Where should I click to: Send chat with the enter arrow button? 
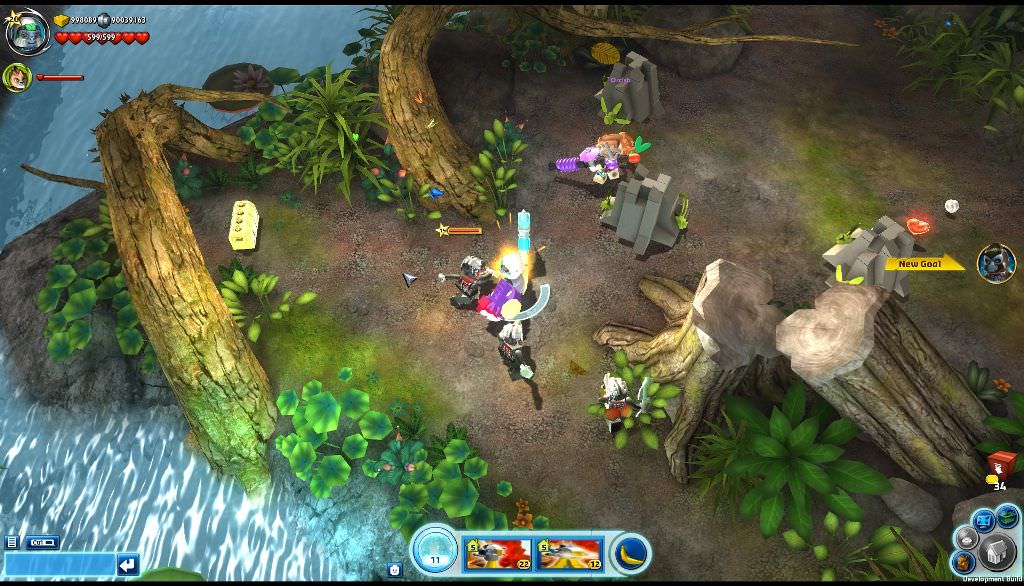pos(127,565)
